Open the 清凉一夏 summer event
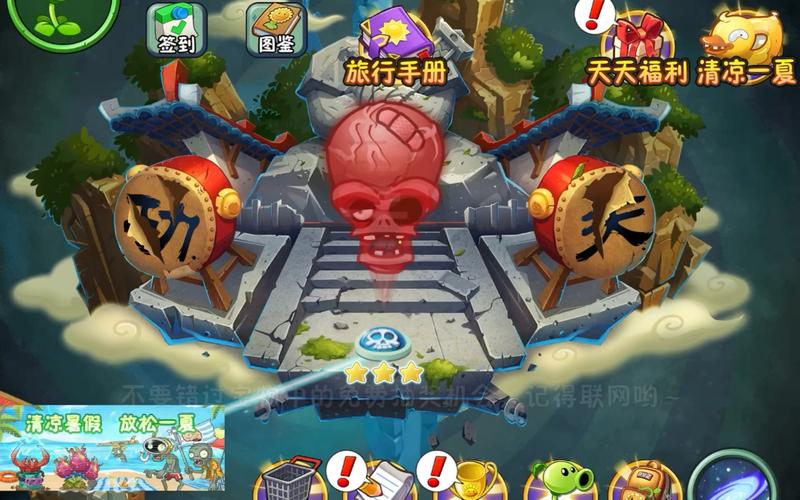This screenshot has width=800, height=500. 743,47
